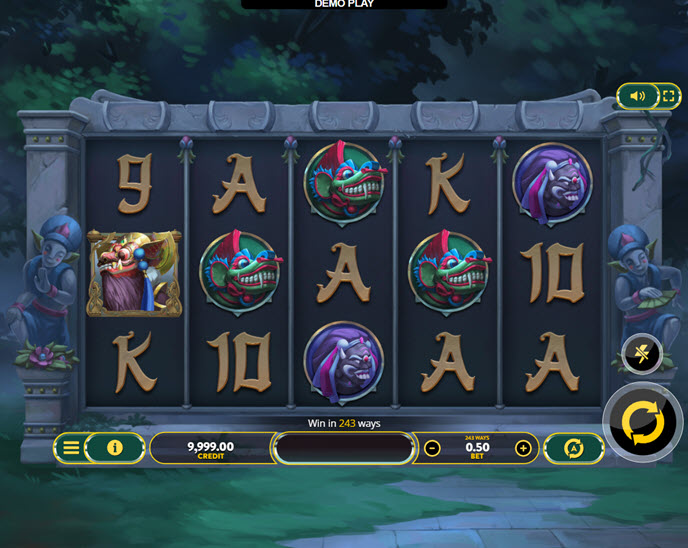The width and height of the screenshot is (688, 548).
Task: Spin the reels with the large yellow arrows button
Action: click(x=643, y=422)
